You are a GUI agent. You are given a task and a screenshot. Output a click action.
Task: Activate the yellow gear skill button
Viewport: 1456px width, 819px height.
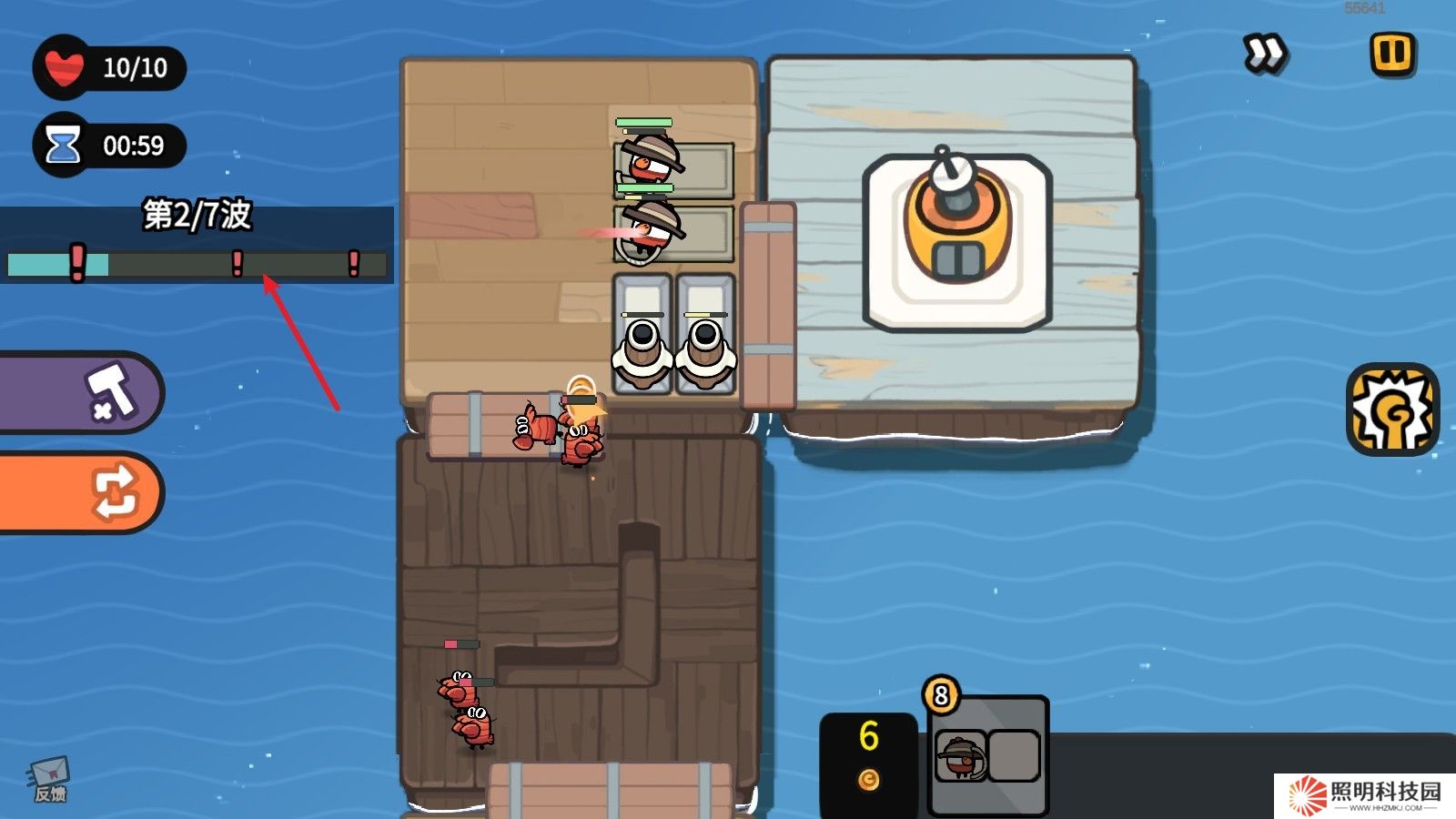click(x=1391, y=410)
